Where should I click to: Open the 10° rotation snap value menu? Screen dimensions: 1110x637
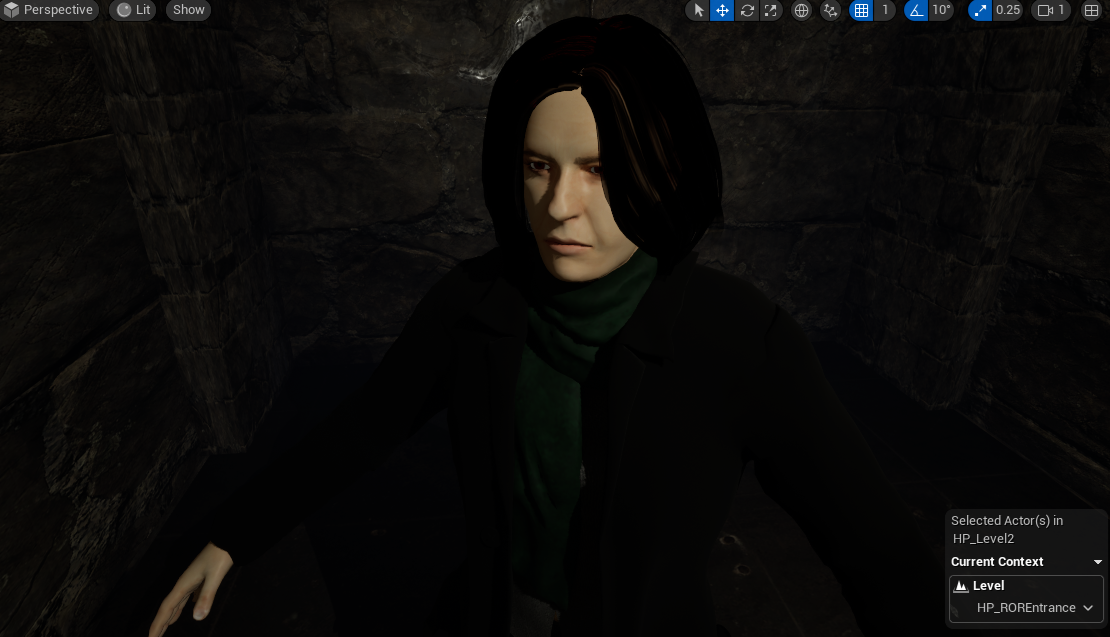[942, 10]
